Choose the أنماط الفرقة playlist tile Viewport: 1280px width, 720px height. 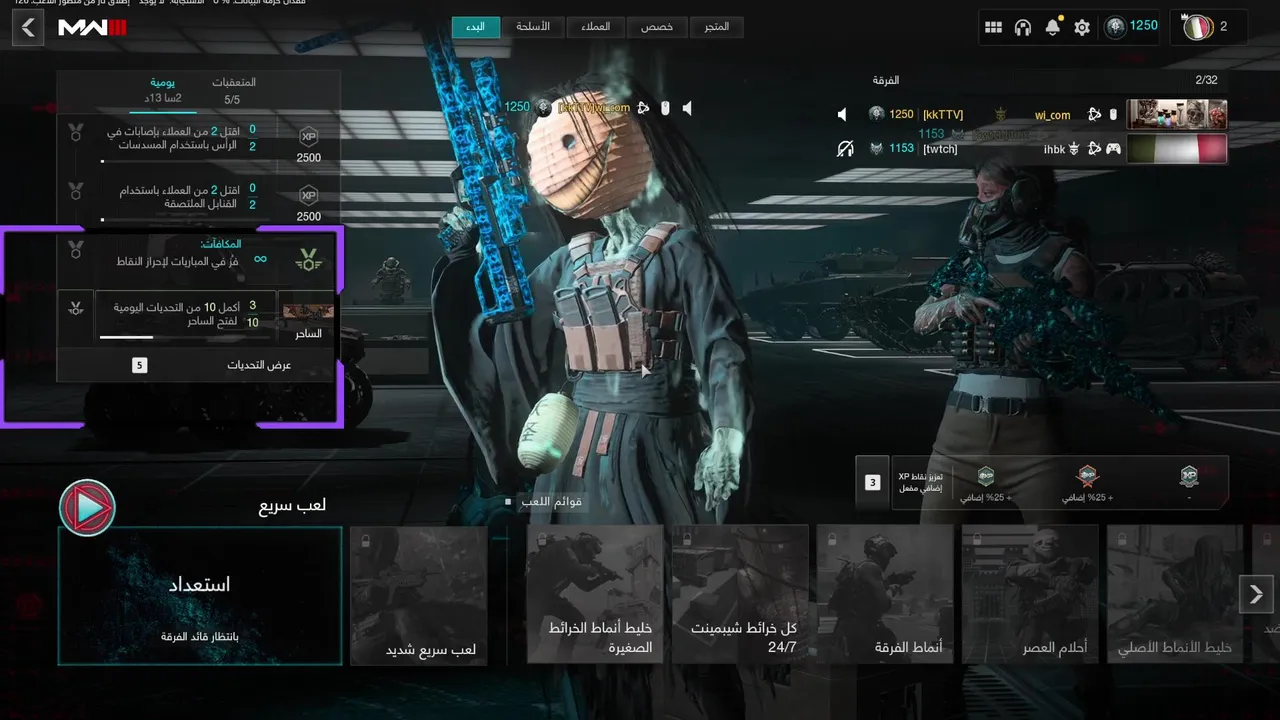click(x=885, y=596)
